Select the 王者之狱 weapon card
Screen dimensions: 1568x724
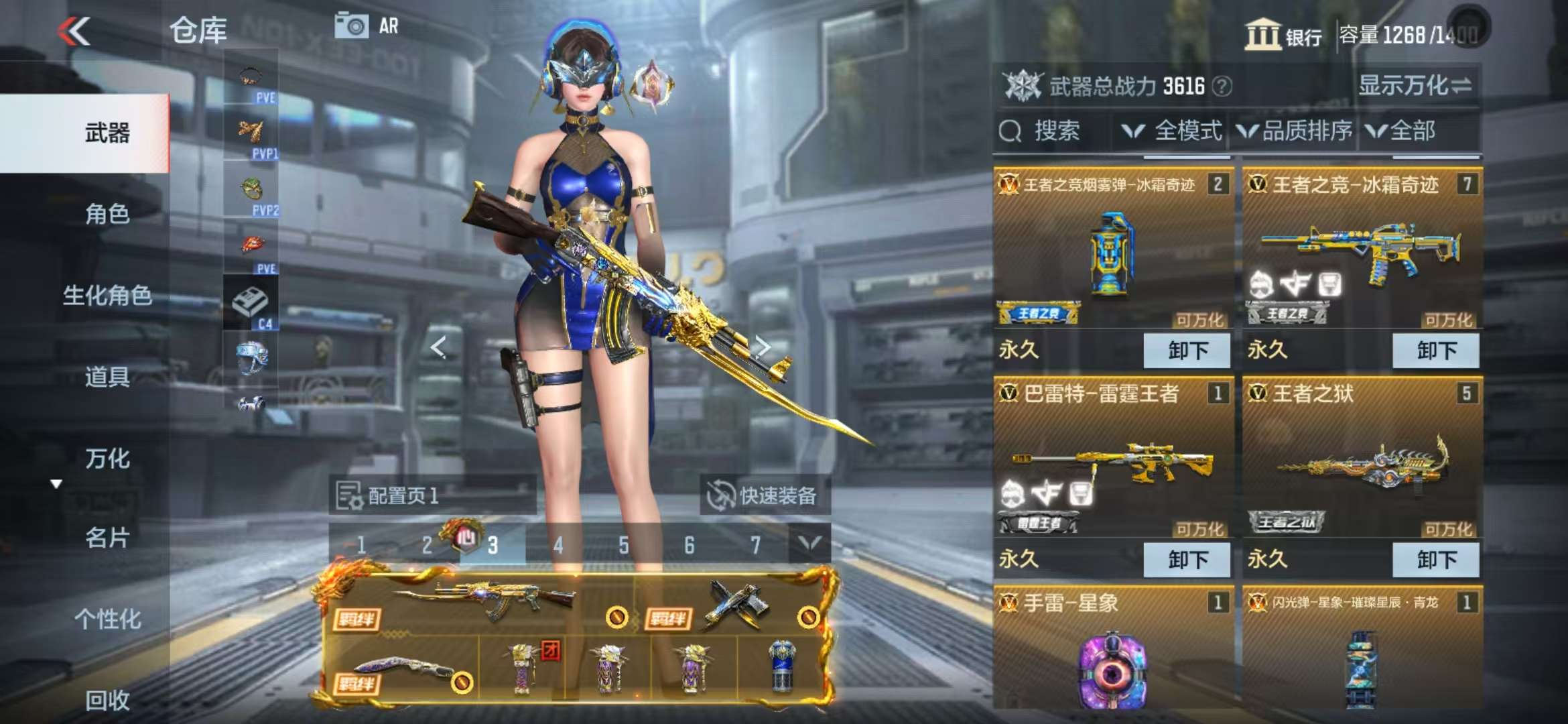(1362, 463)
